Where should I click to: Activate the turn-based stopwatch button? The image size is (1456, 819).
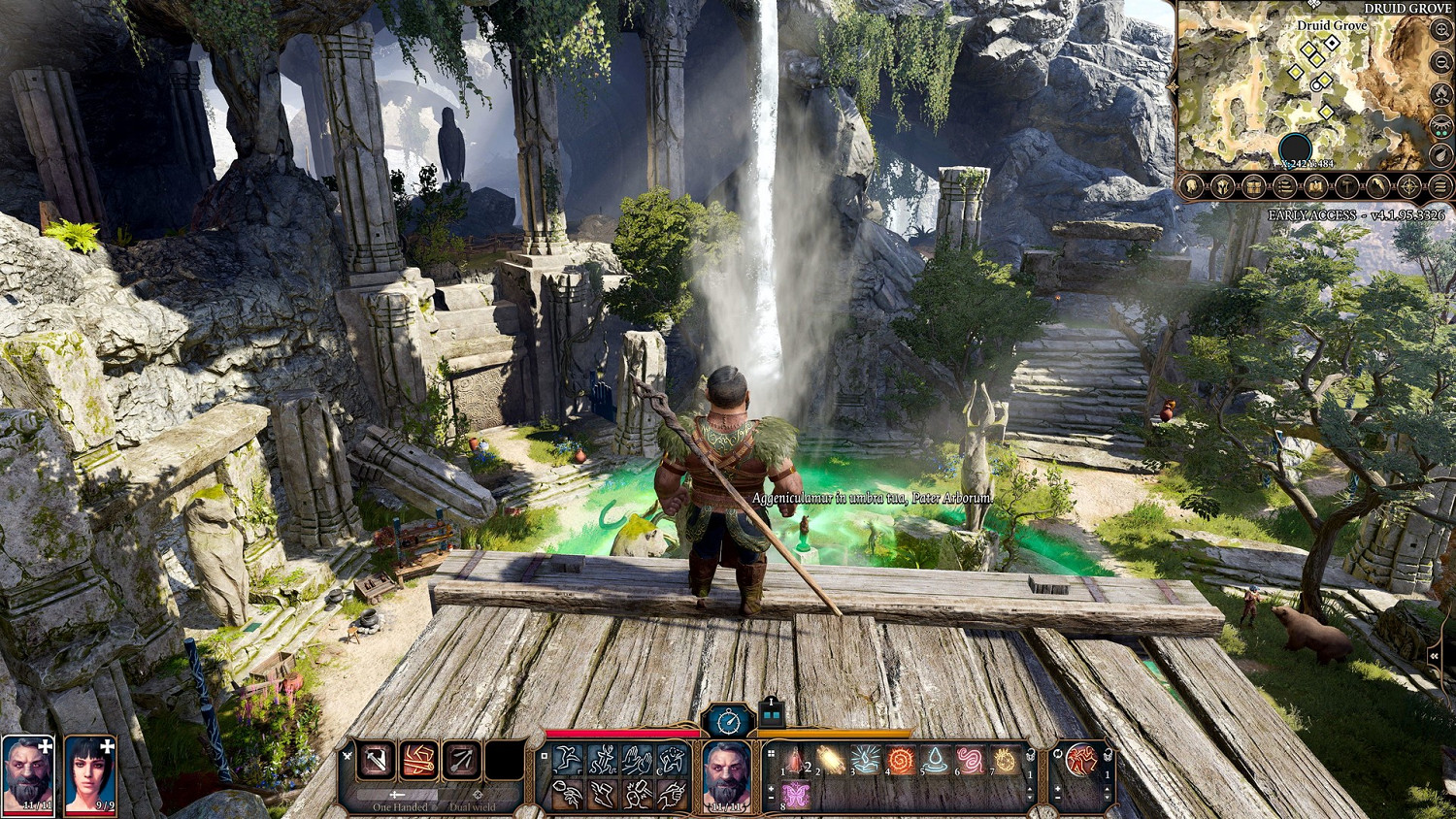tap(729, 721)
